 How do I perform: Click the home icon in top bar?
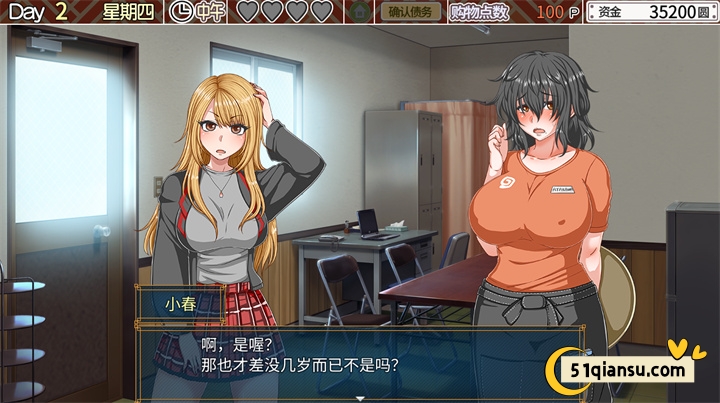(358, 12)
